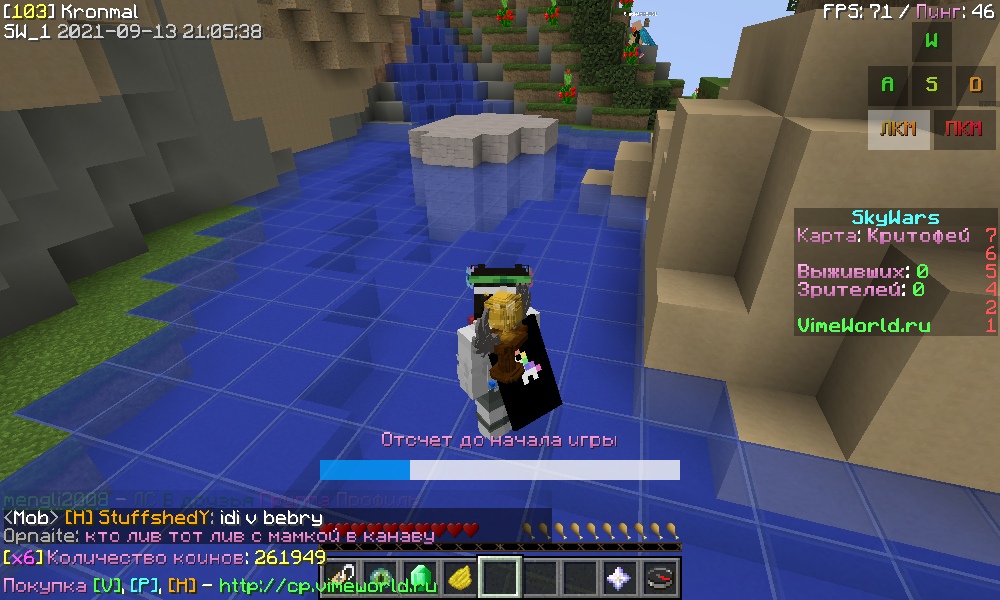Screen dimensions: 1000x600
Task: Click the SkyWars scoreboard title
Action: [895, 218]
